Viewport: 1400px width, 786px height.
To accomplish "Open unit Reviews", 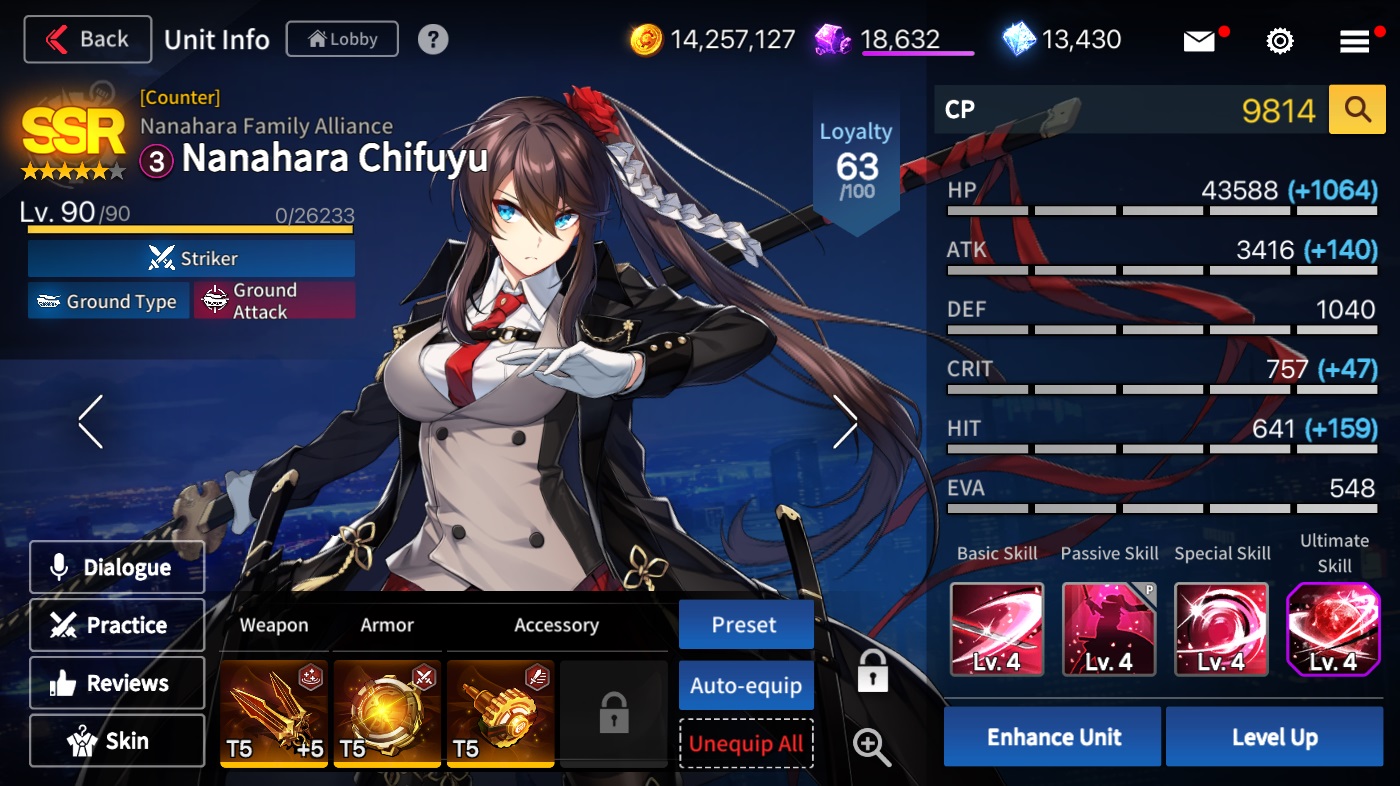I will tap(117, 684).
